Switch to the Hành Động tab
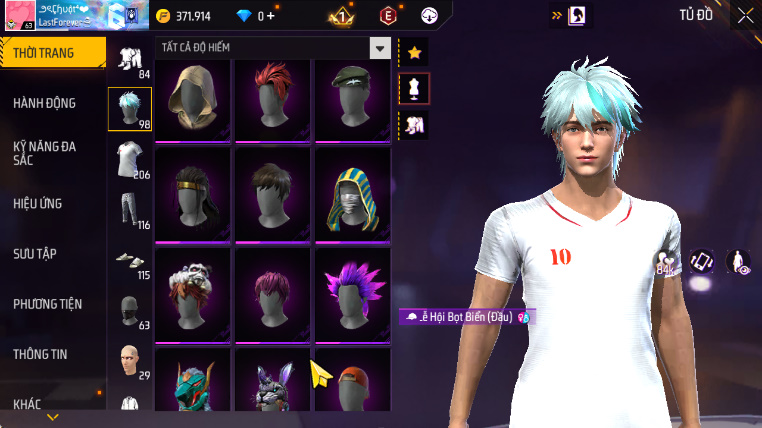Screen dimensions: 762x428 pyautogui.click(x=45, y=103)
